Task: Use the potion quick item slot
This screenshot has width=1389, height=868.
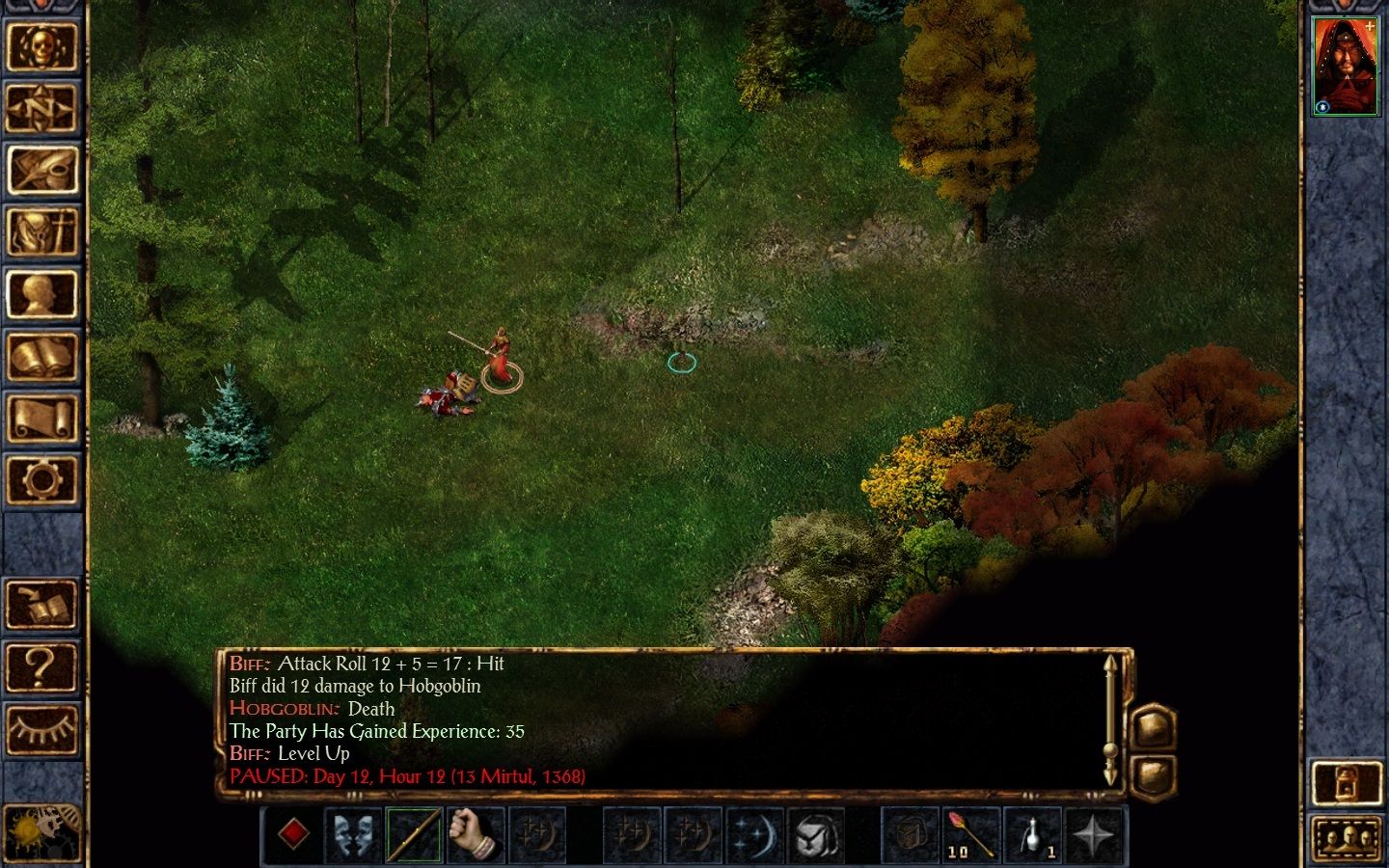Action: (x=1032, y=833)
